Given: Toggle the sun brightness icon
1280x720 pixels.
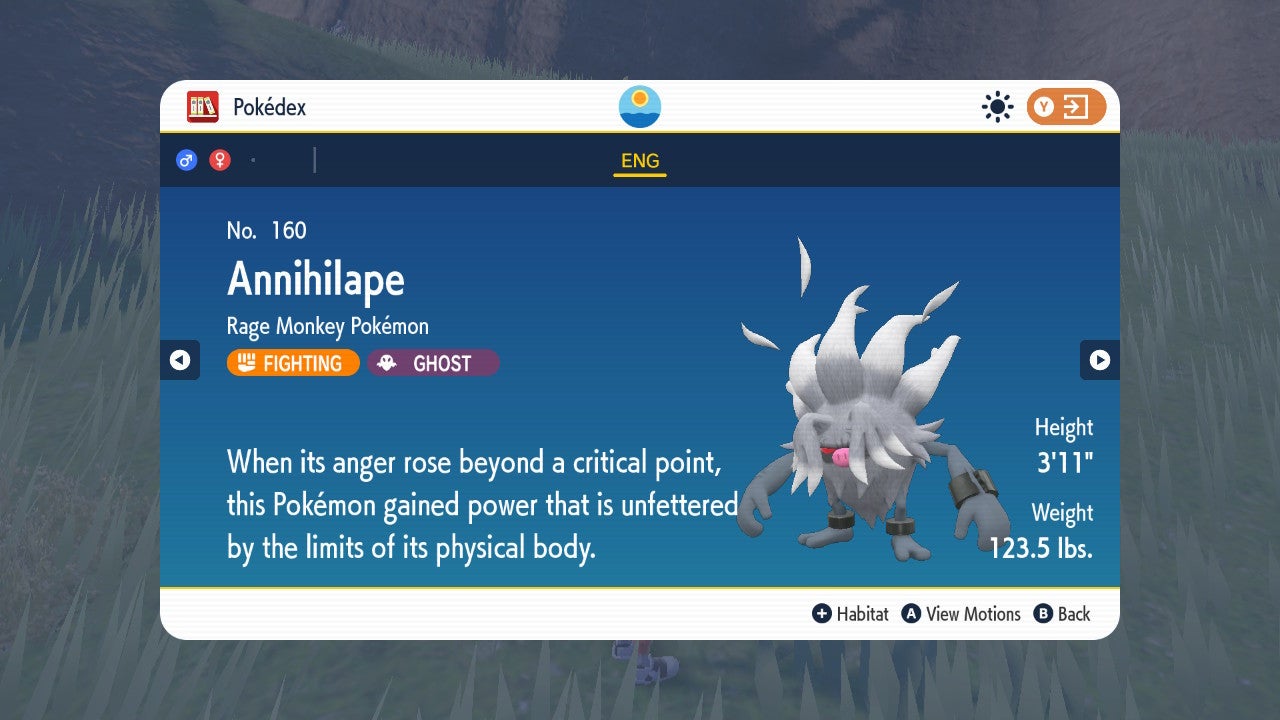Looking at the screenshot, I should pyautogui.click(x=997, y=107).
